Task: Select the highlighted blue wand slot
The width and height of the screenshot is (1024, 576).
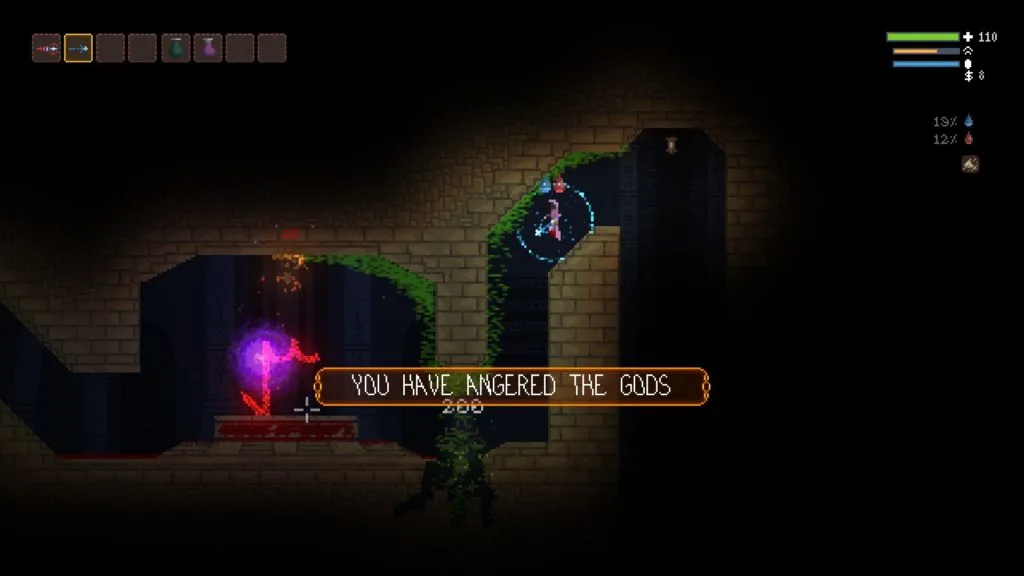Action: click(x=78, y=48)
